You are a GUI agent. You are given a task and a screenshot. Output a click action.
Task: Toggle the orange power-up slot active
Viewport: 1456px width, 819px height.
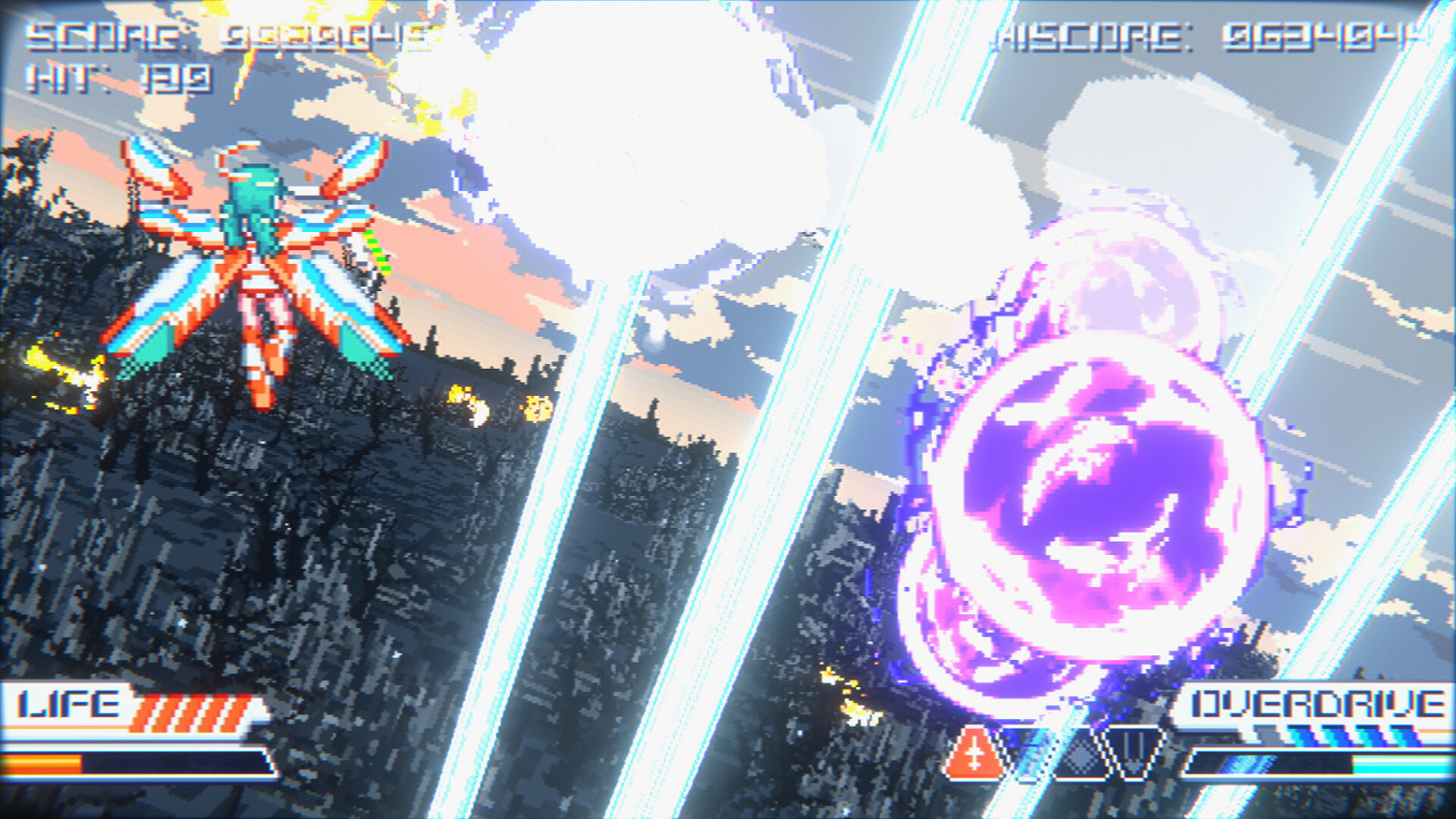point(974,756)
